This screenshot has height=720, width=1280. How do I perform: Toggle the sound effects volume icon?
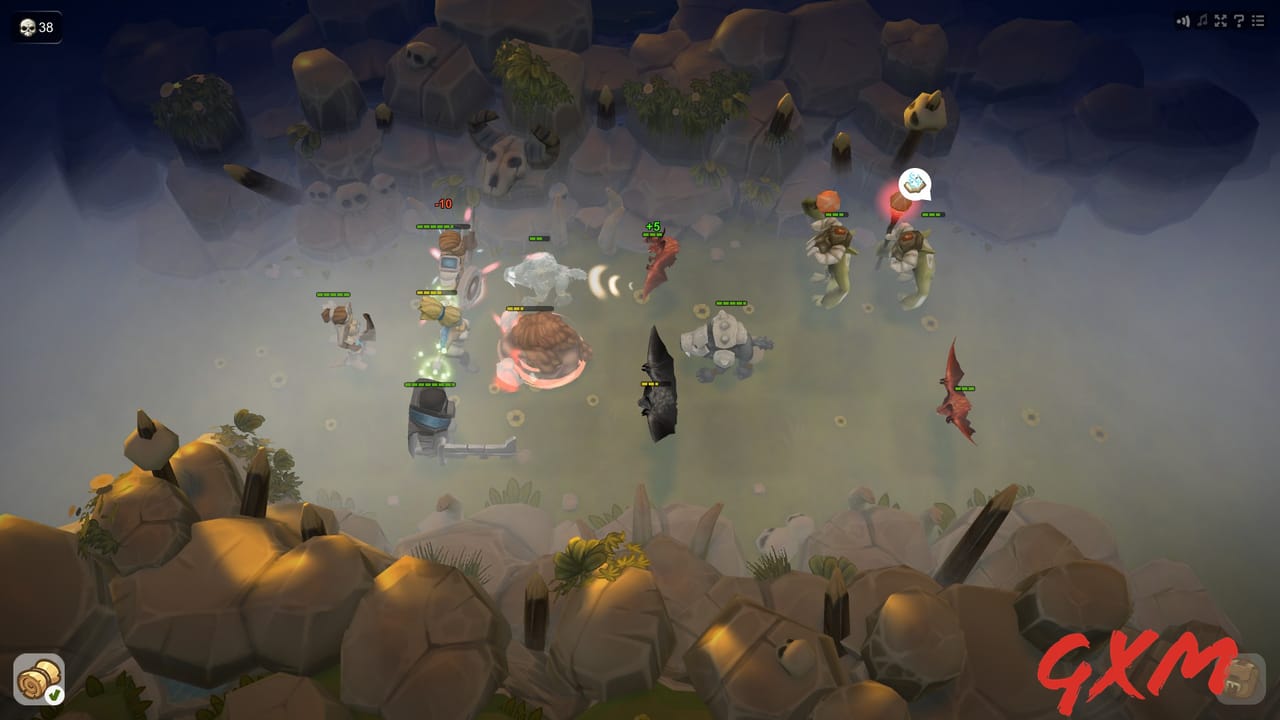pos(1182,19)
